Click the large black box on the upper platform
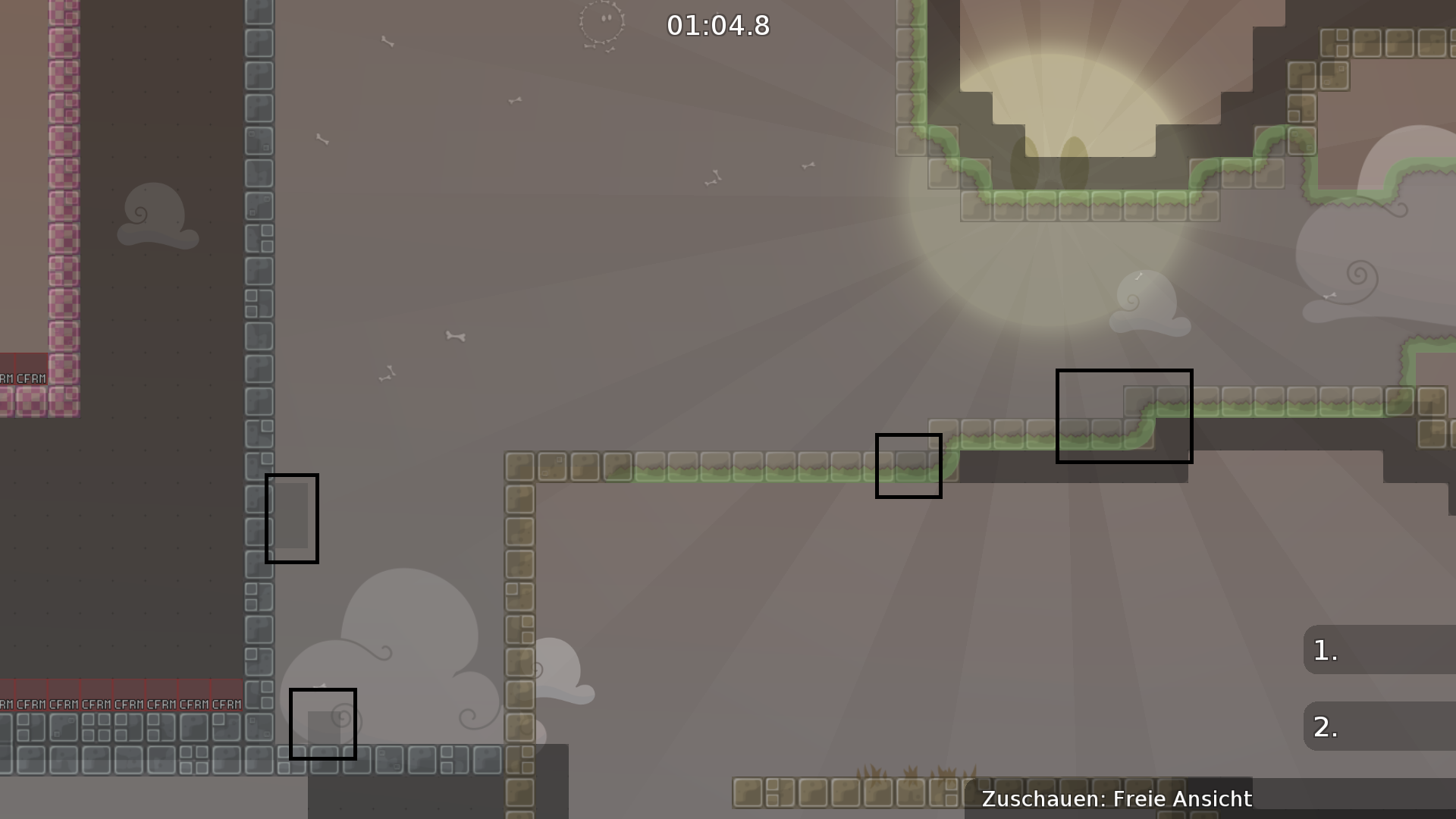Viewport: 1456px width, 819px height. pos(1124,416)
